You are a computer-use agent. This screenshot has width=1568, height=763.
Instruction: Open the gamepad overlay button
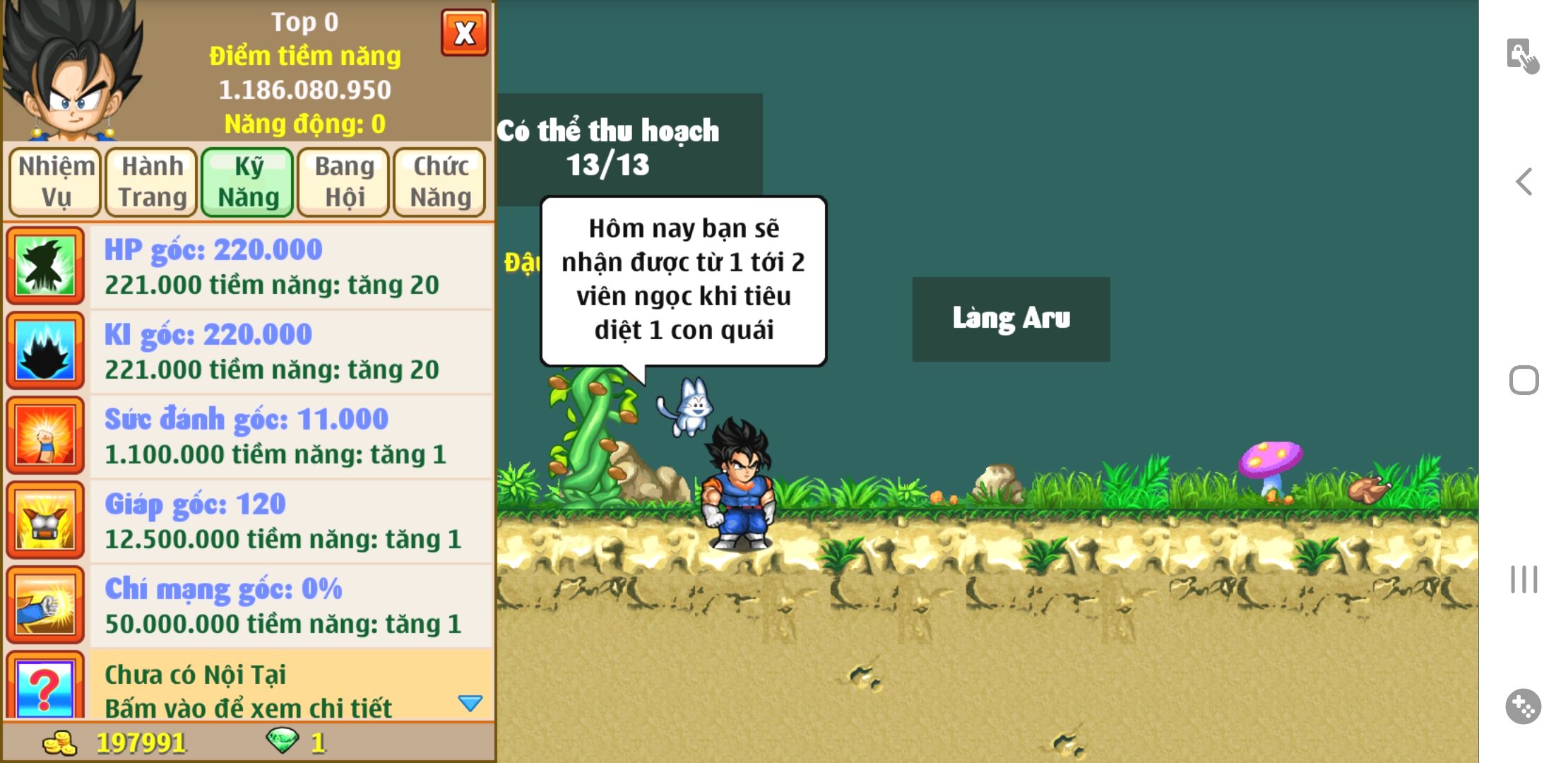coord(1524,706)
